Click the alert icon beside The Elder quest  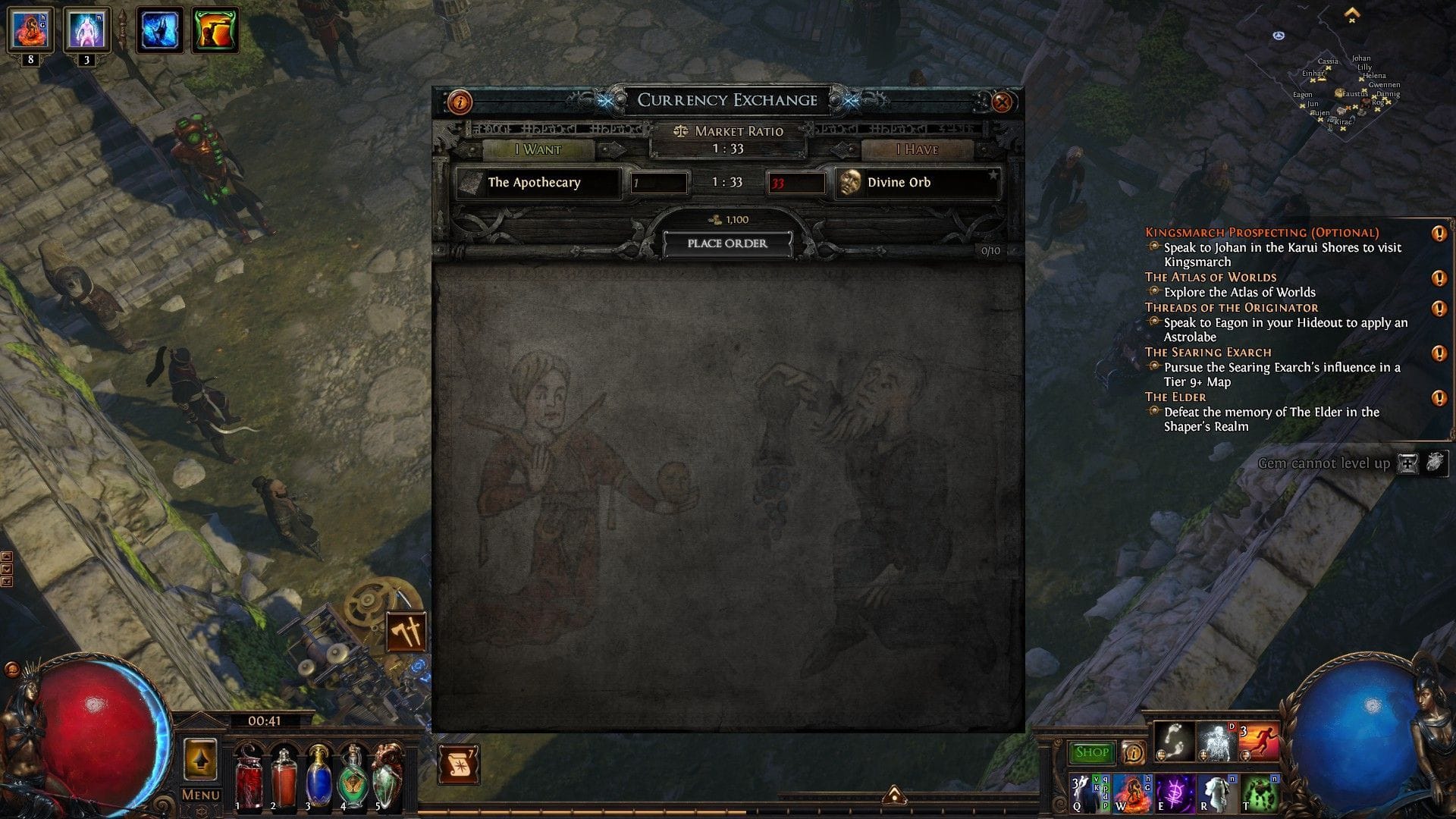pyautogui.click(x=1439, y=397)
